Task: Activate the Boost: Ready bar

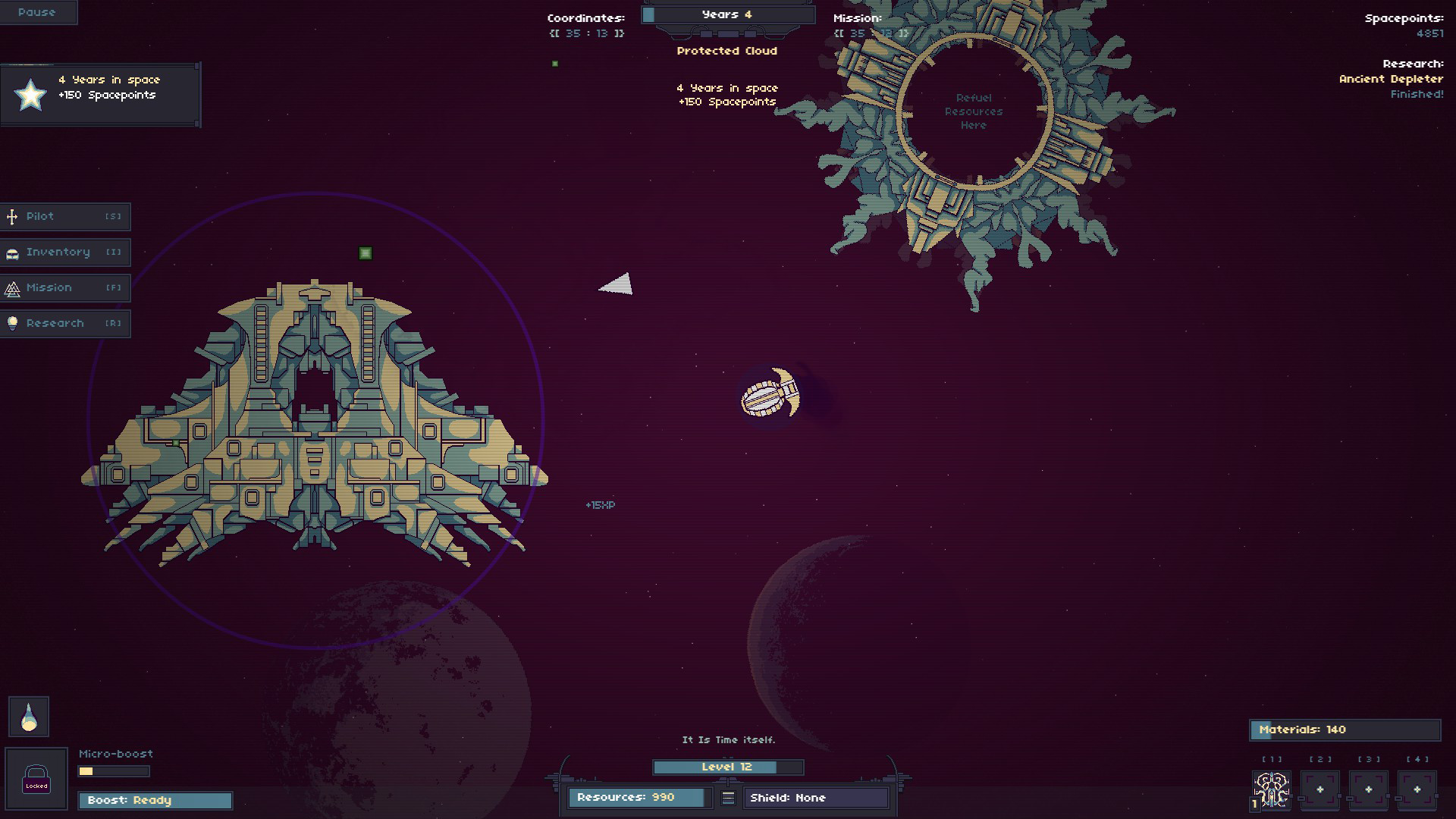Action: click(x=155, y=801)
